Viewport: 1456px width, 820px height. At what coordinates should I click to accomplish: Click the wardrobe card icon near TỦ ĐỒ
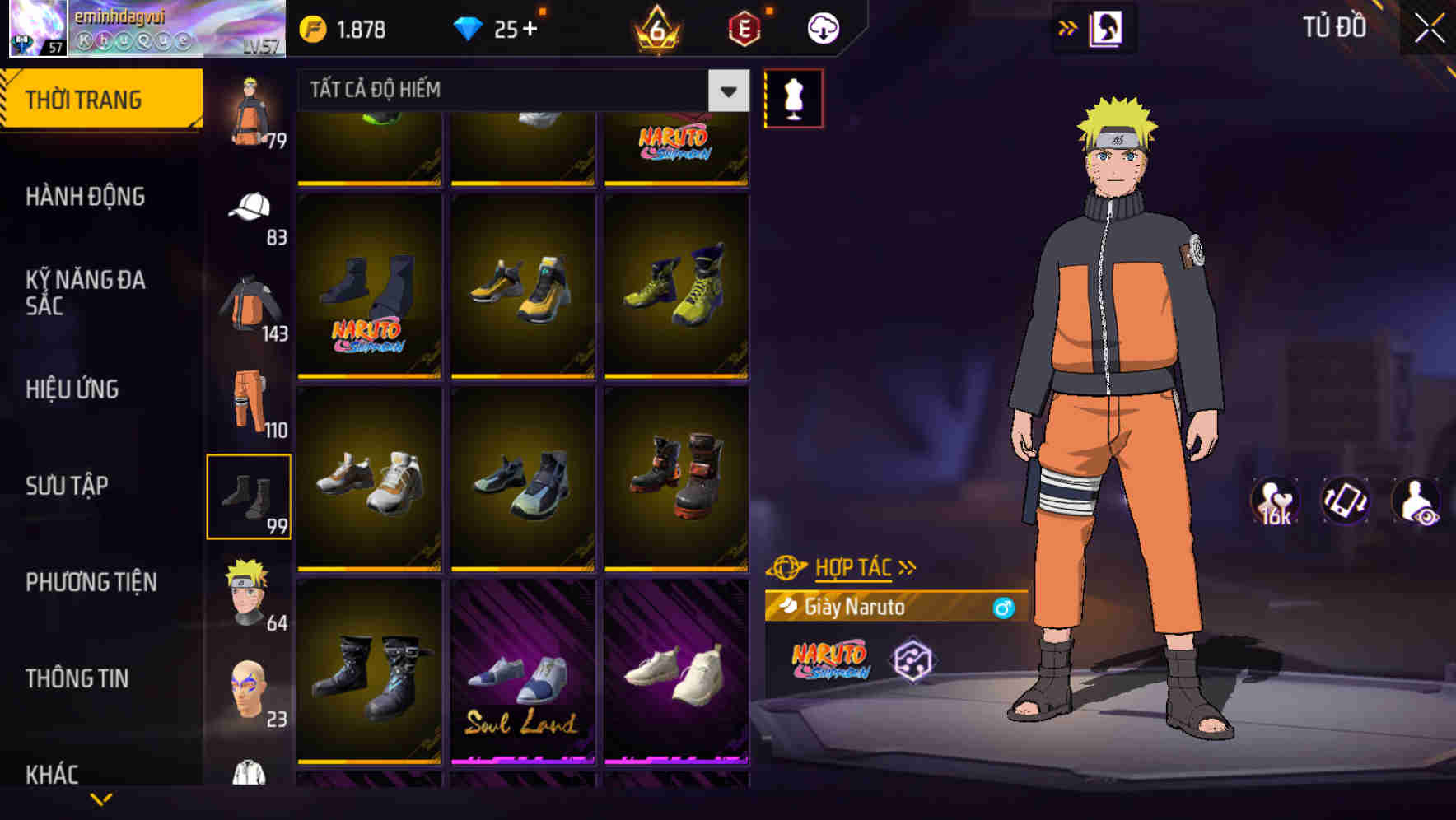point(1106,27)
